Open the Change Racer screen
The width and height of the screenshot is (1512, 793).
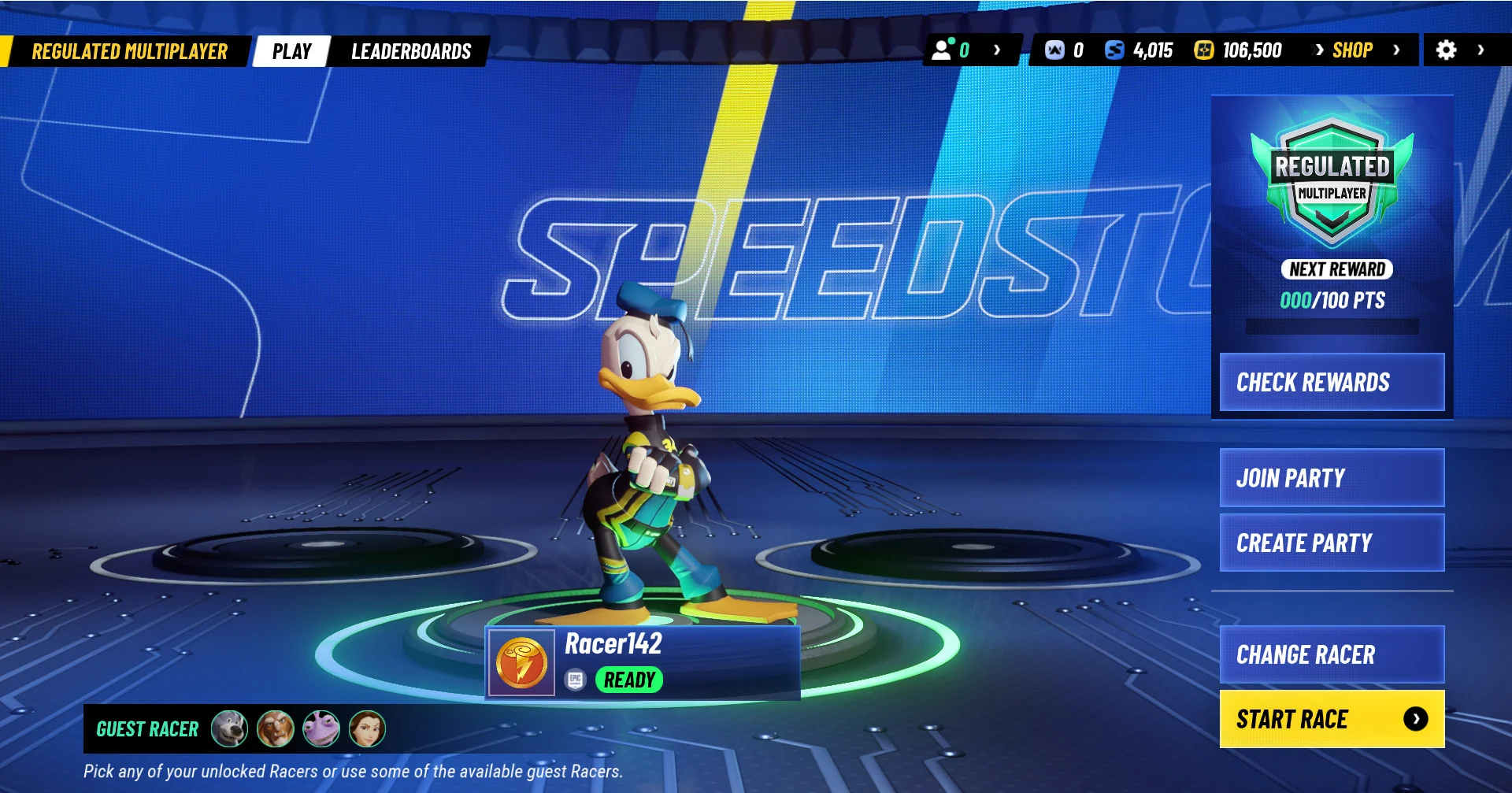[x=1332, y=654]
